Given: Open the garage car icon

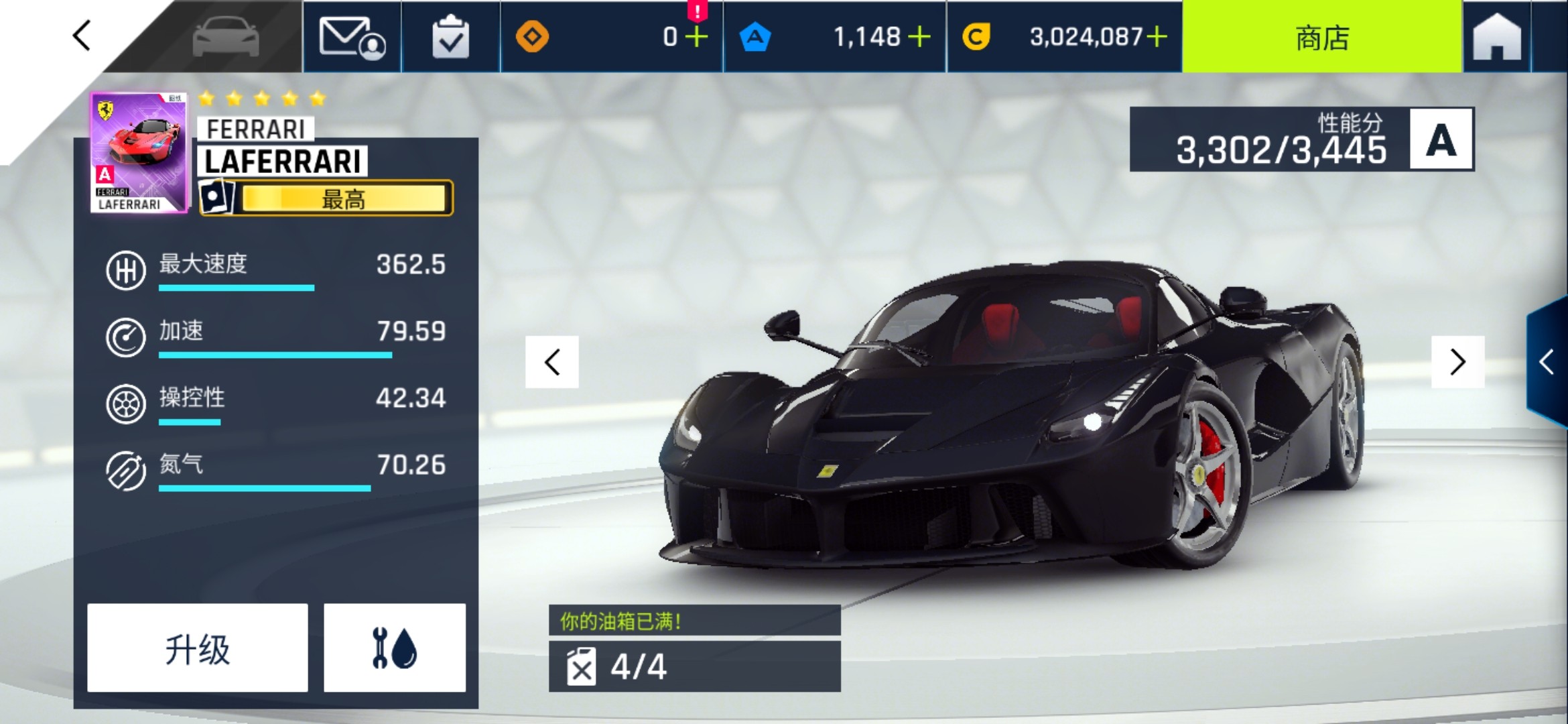Looking at the screenshot, I should click(225, 37).
